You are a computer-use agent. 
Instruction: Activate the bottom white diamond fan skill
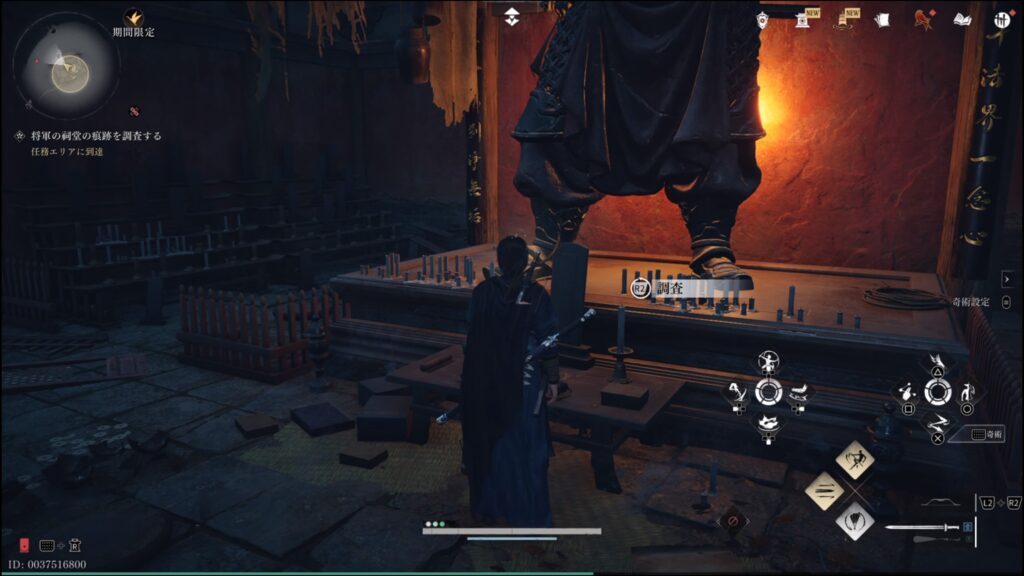(855, 520)
